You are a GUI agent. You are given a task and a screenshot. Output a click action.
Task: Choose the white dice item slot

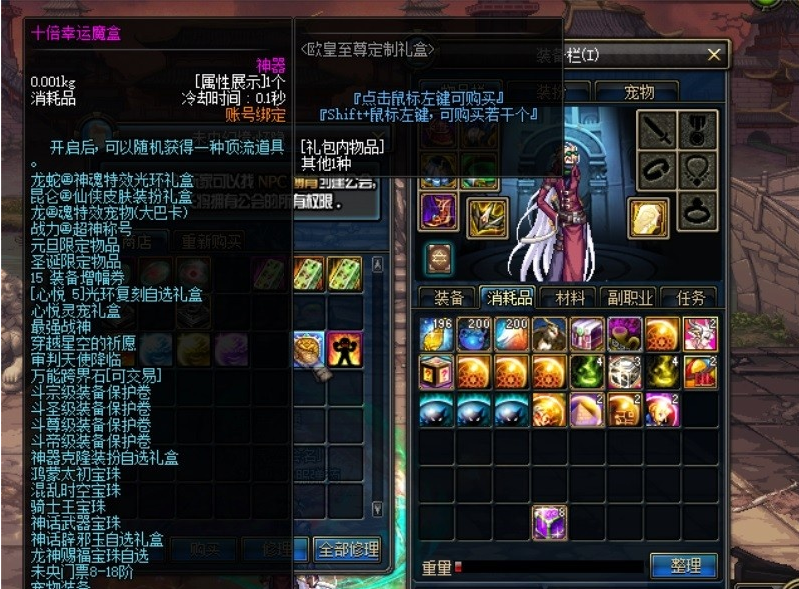624,372
